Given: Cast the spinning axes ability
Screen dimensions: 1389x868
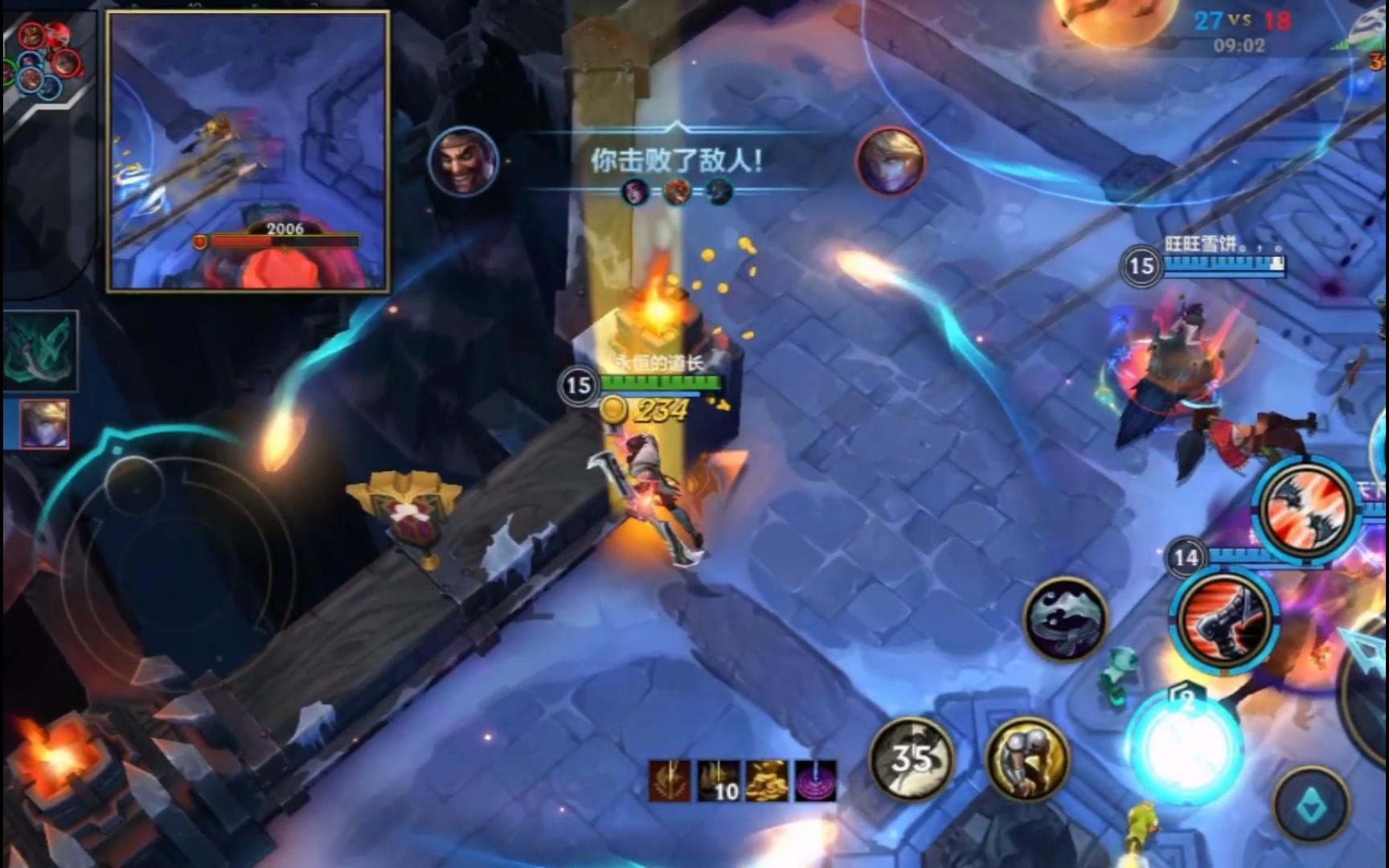Looking at the screenshot, I should (1308, 508).
